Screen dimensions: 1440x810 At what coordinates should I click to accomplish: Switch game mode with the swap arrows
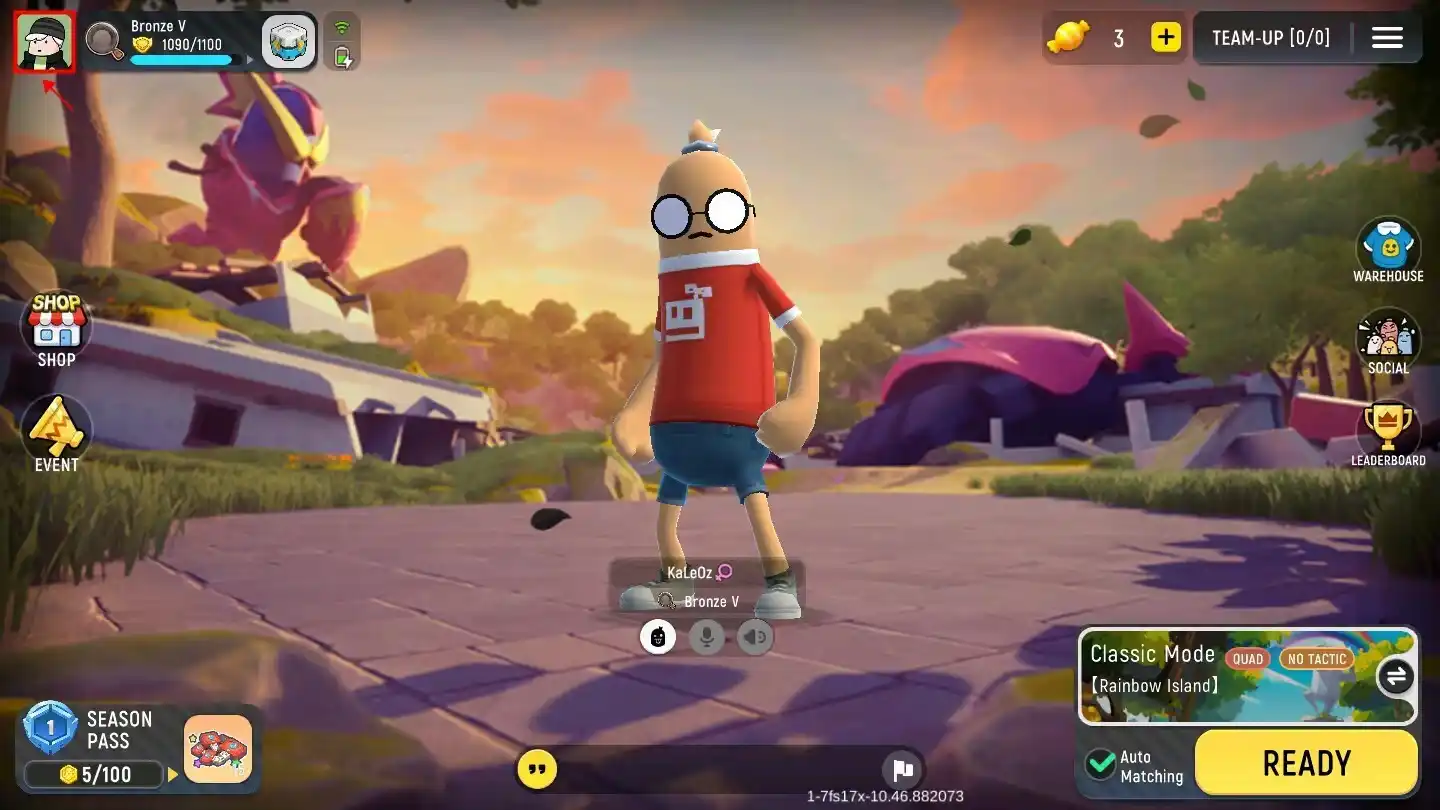point(1395,677)
